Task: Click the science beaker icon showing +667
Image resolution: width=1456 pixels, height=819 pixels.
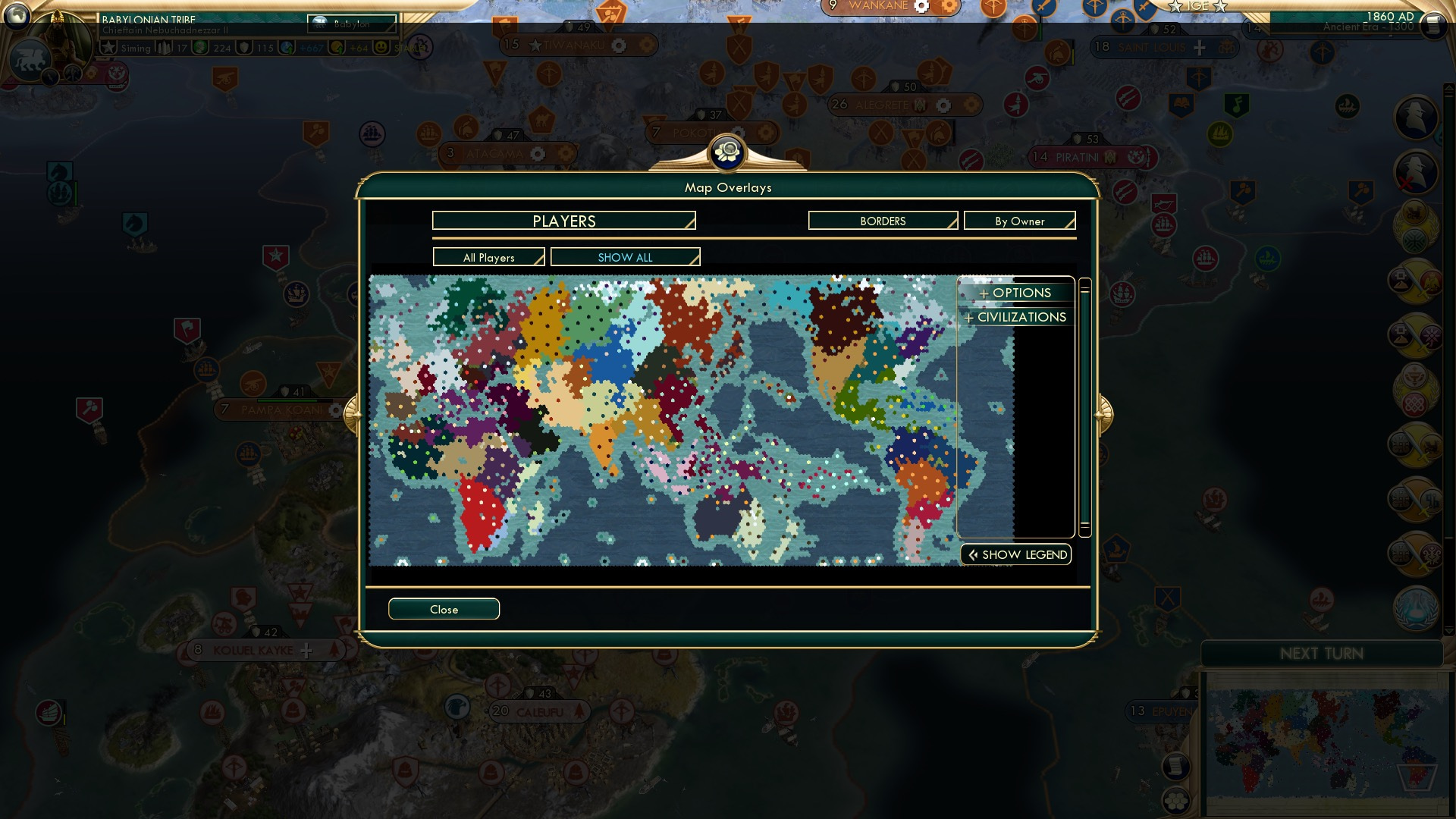Action: click(285, 47)
